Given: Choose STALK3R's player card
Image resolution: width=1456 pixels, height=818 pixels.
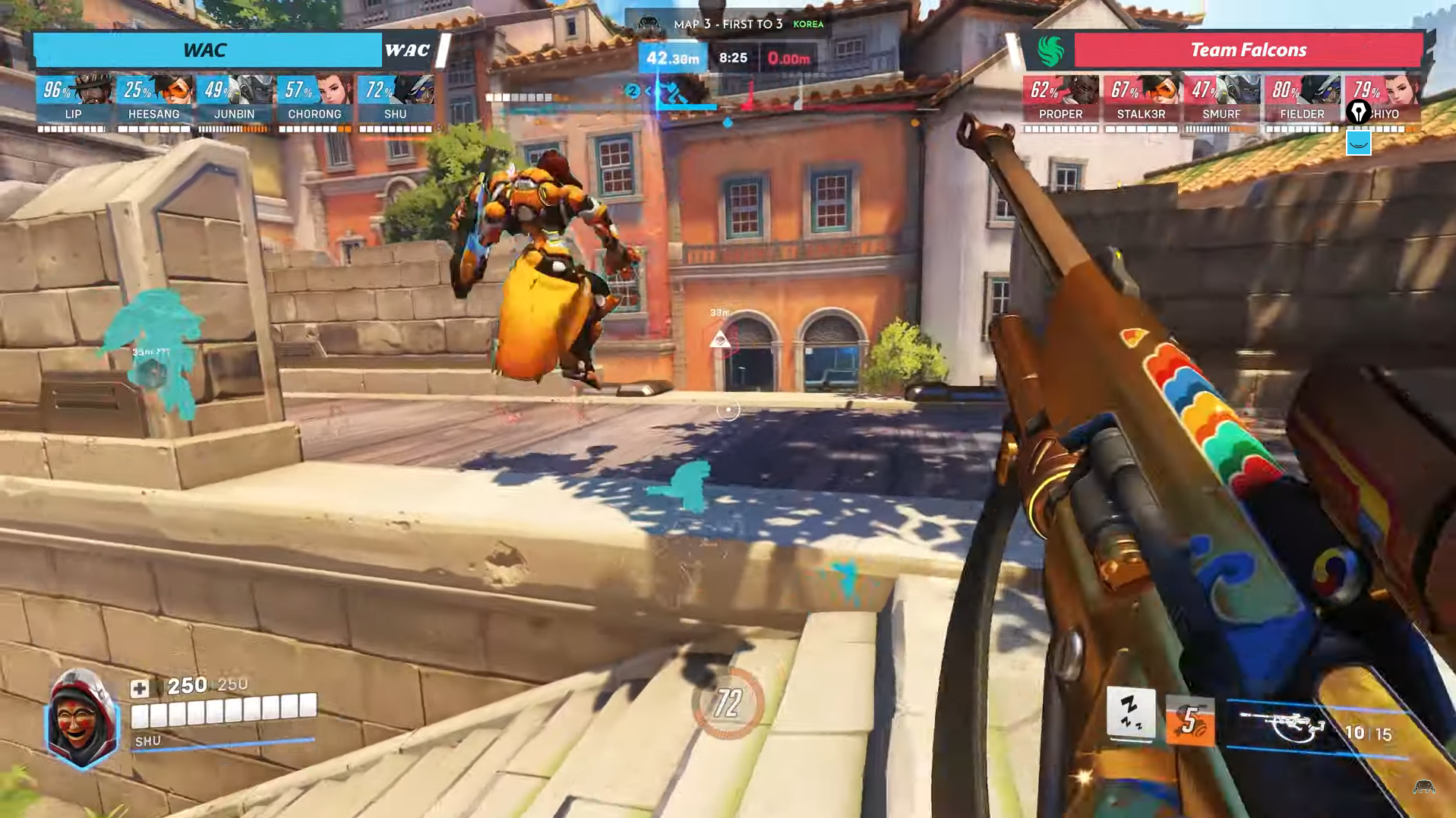Looking at the screenshot, I should pos(1141,101).
